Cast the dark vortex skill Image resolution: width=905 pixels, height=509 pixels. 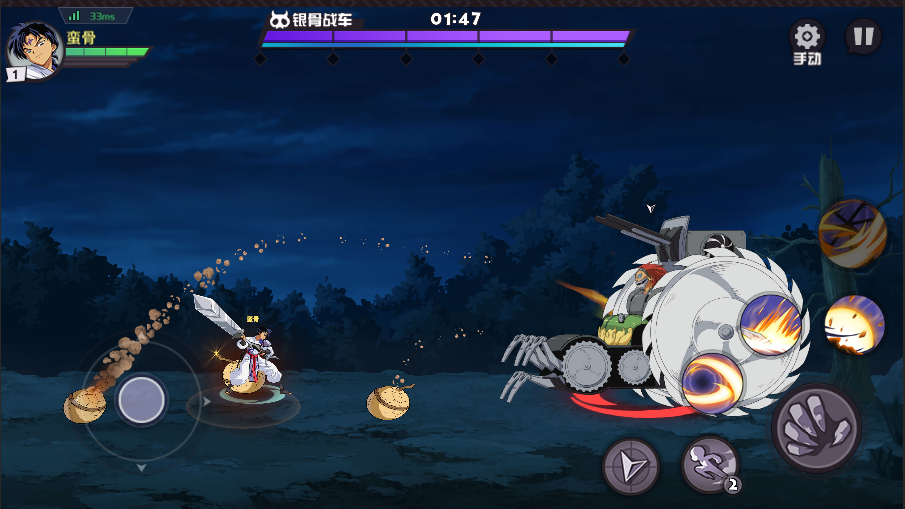(x=713, y=383)
